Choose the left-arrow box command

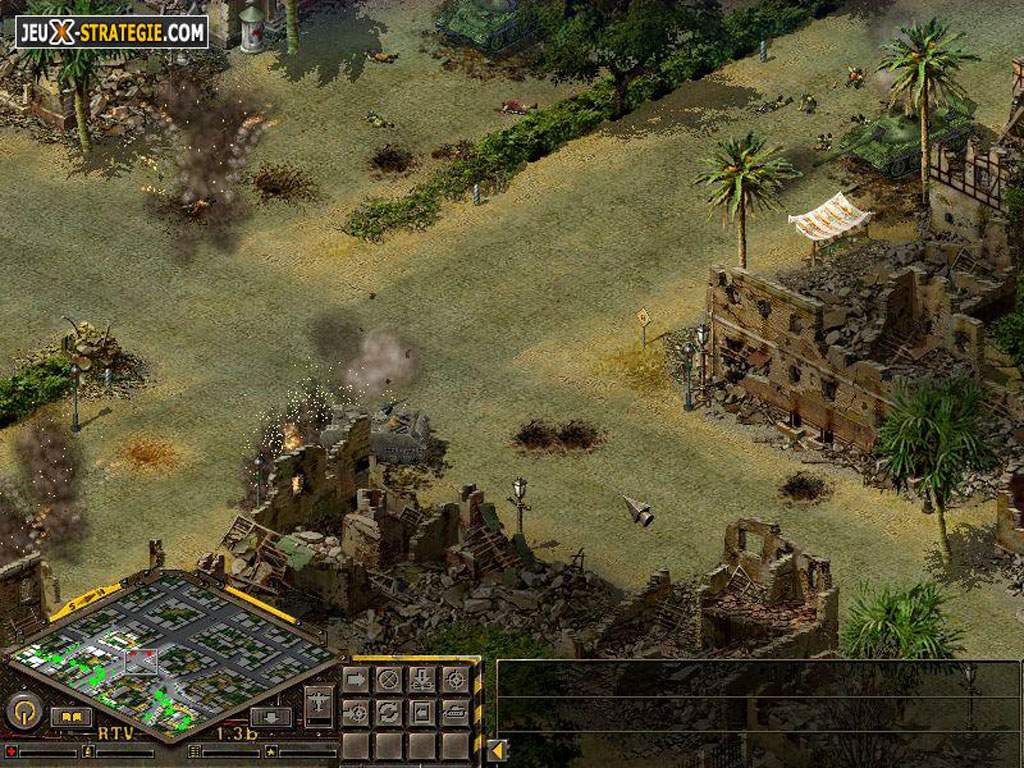[x=422, y=713]
